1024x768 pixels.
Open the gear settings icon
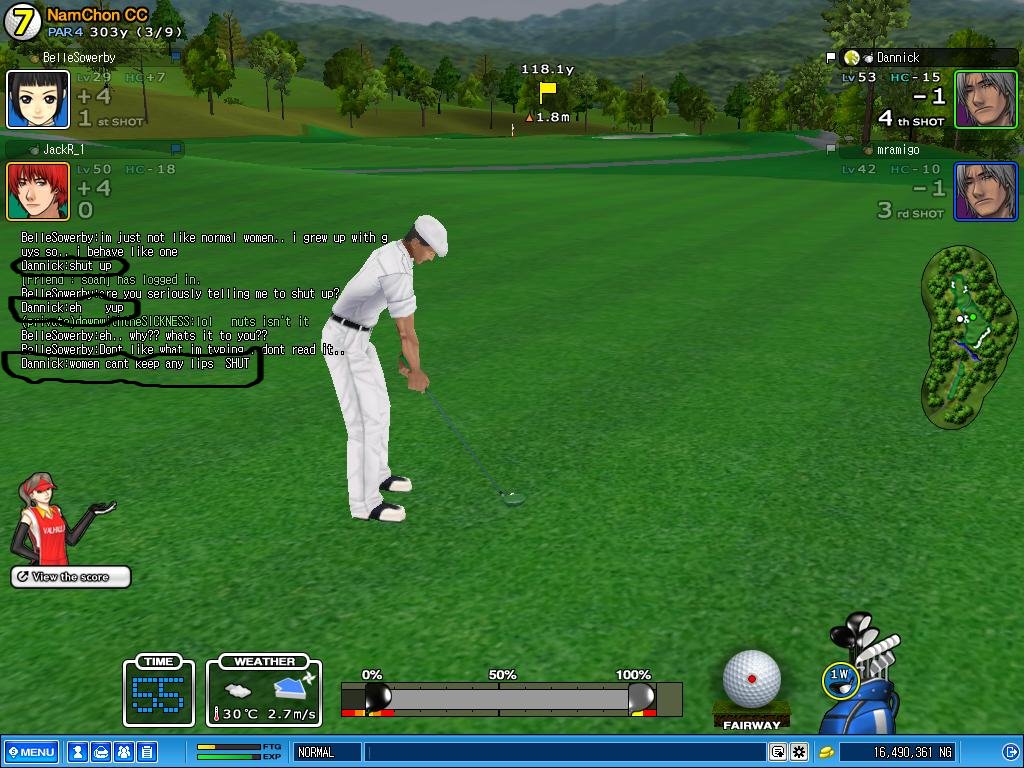tap(798, 752)
